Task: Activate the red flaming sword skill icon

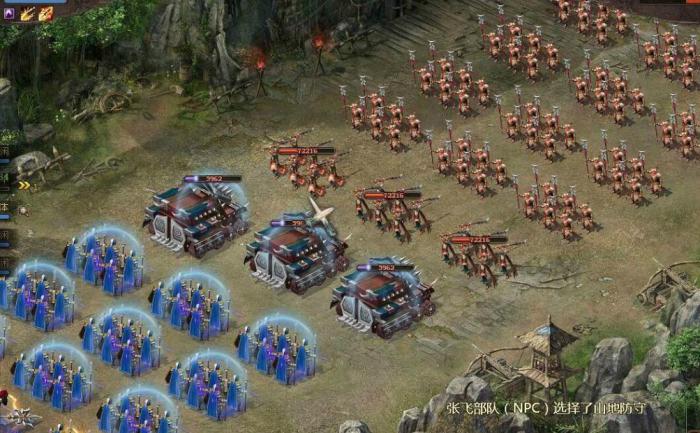Action: point(45,13)
